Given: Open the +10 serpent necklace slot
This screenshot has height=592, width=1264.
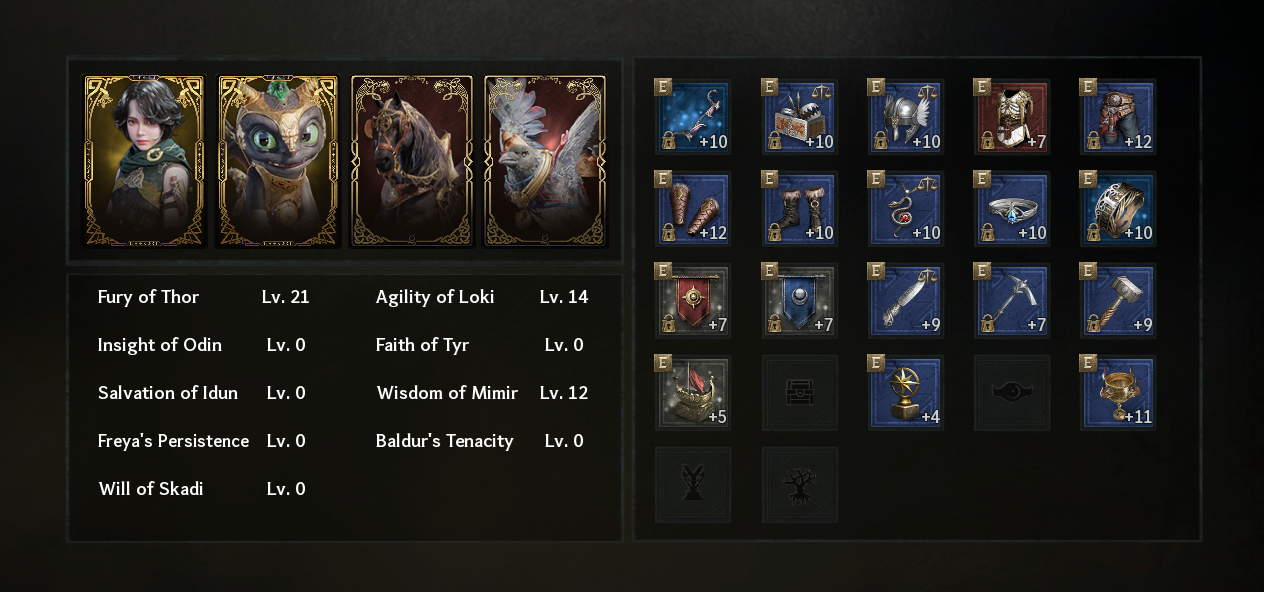Looking at the screenshot, I should (x=905, y=209).
